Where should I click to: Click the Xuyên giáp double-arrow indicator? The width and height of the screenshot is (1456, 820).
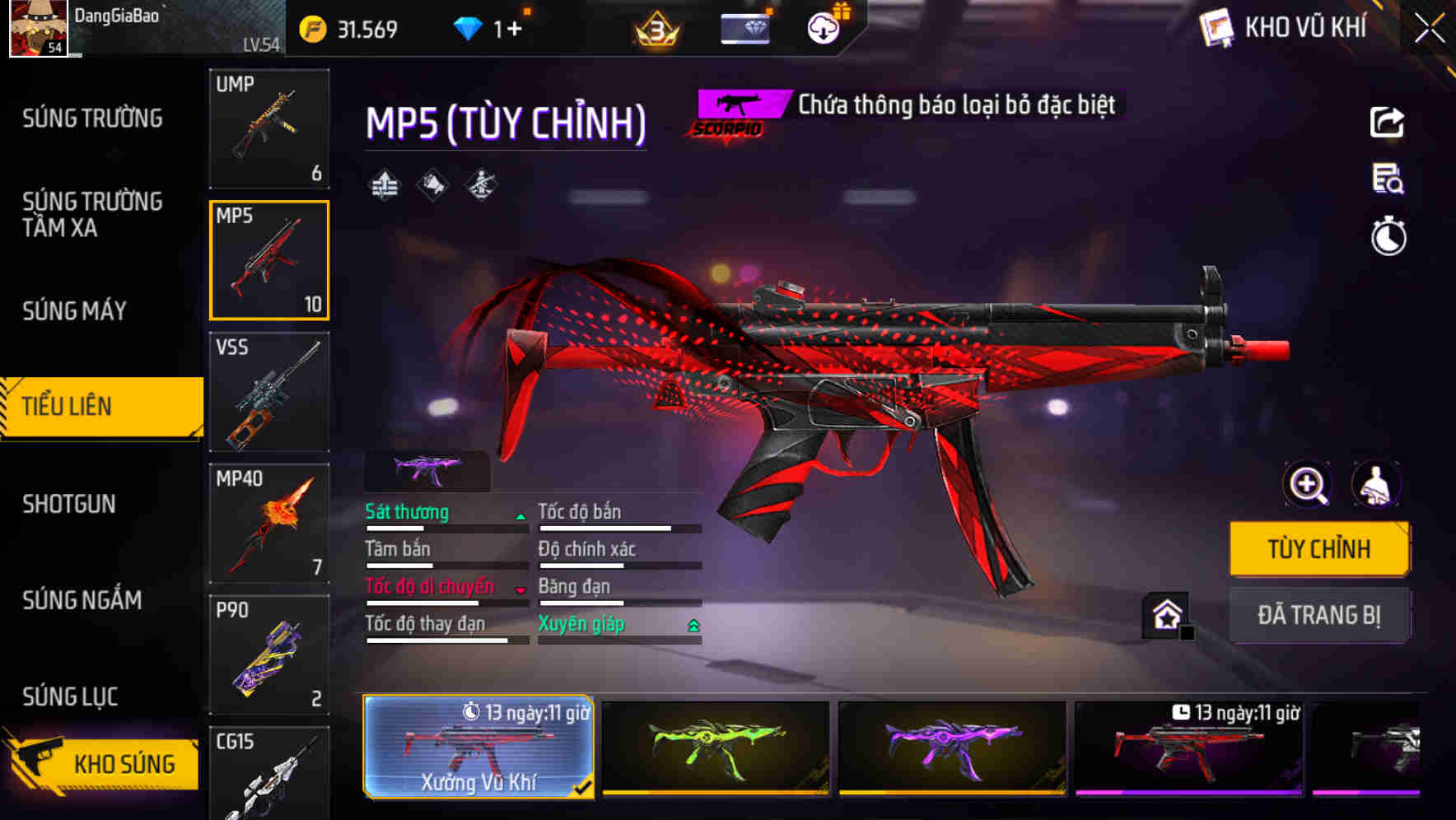point(693,625)
